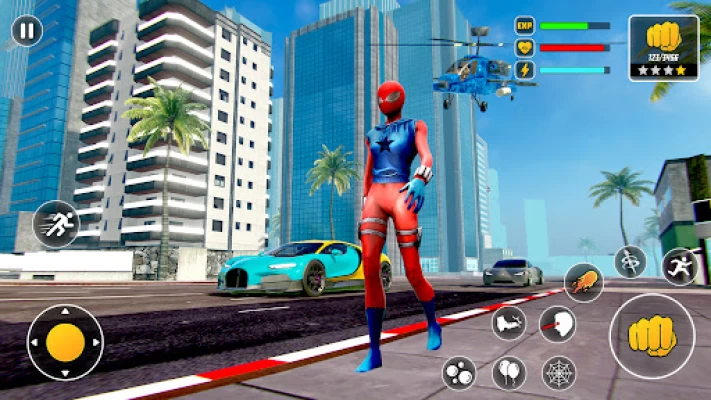Tap the jumping figure button

[680, 267]
